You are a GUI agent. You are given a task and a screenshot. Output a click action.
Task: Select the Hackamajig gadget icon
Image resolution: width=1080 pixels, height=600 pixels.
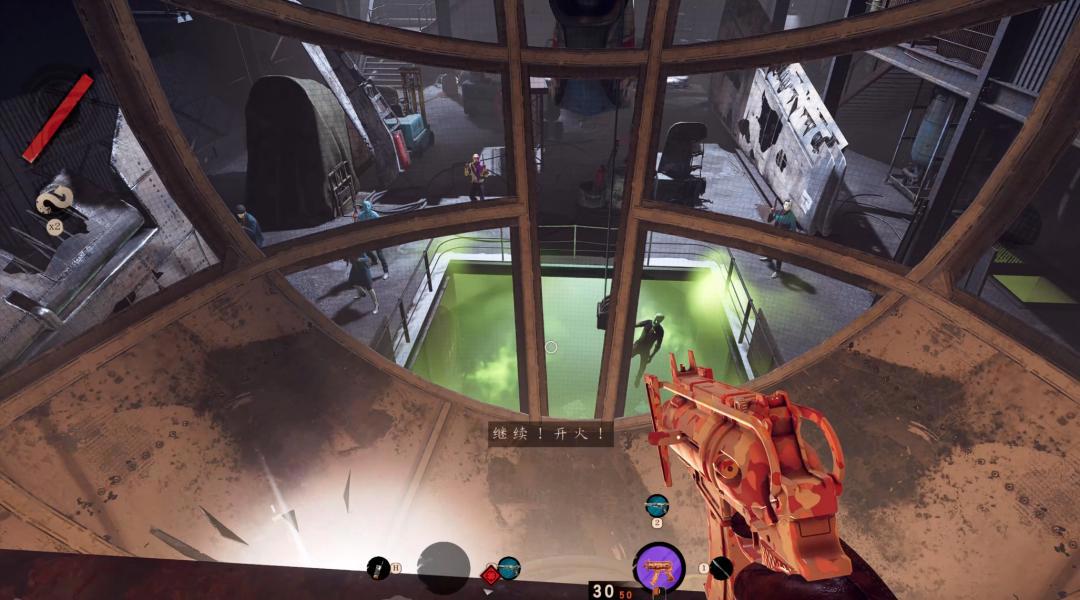pos(379,568)
